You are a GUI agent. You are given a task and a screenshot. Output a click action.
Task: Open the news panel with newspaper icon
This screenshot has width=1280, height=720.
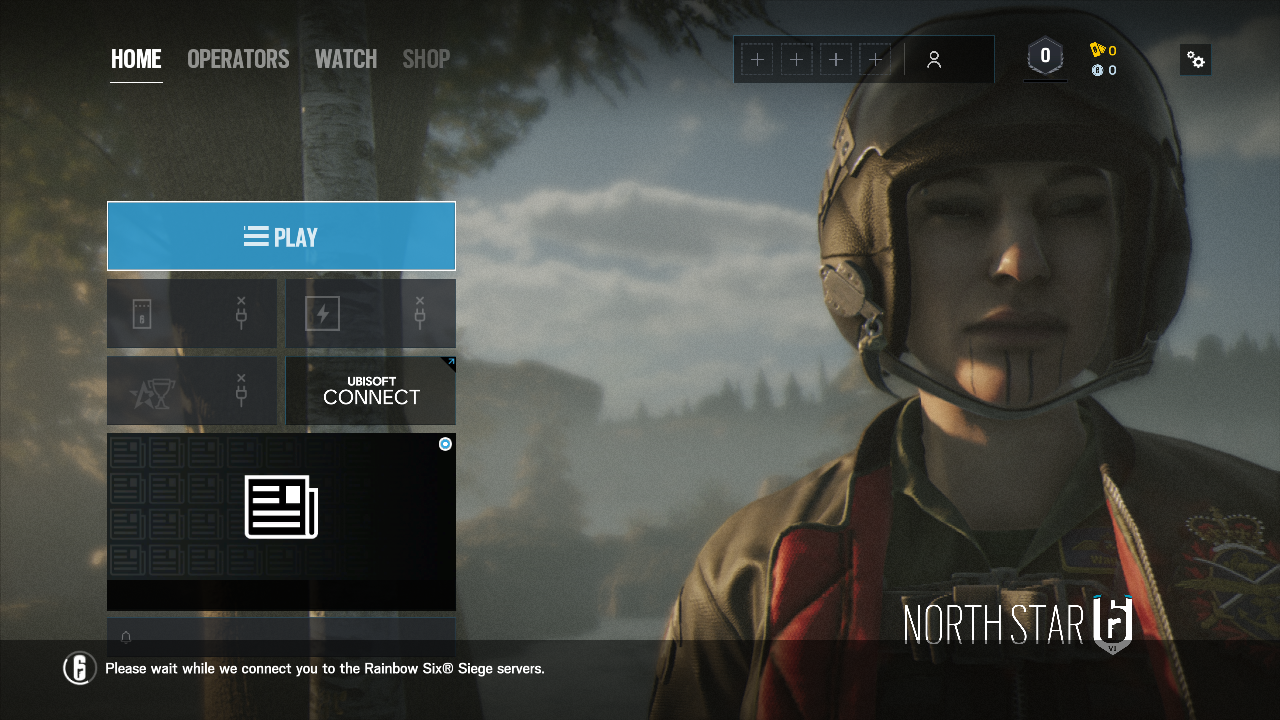point(281,507)
